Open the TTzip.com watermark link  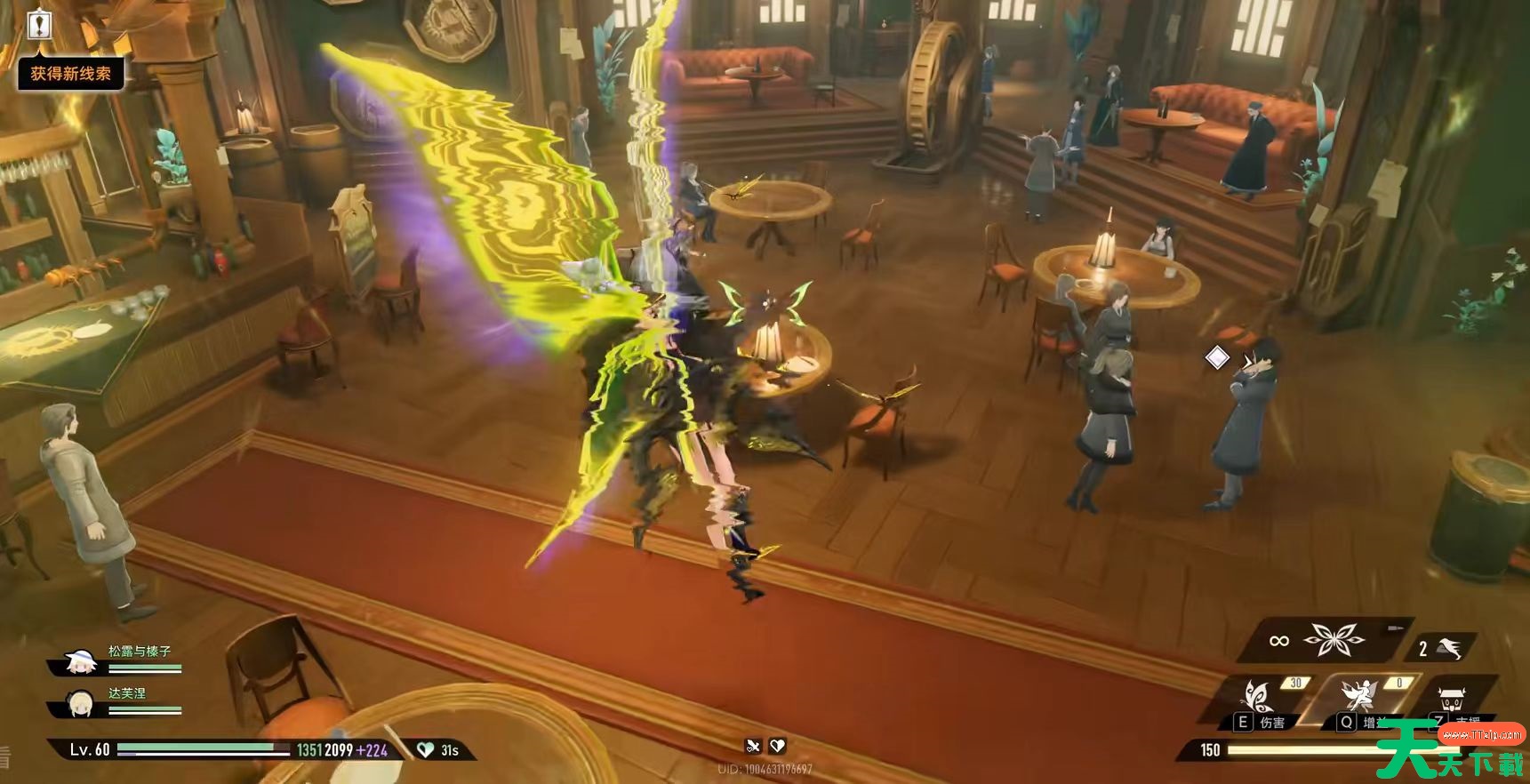(x=1482, y=734)
